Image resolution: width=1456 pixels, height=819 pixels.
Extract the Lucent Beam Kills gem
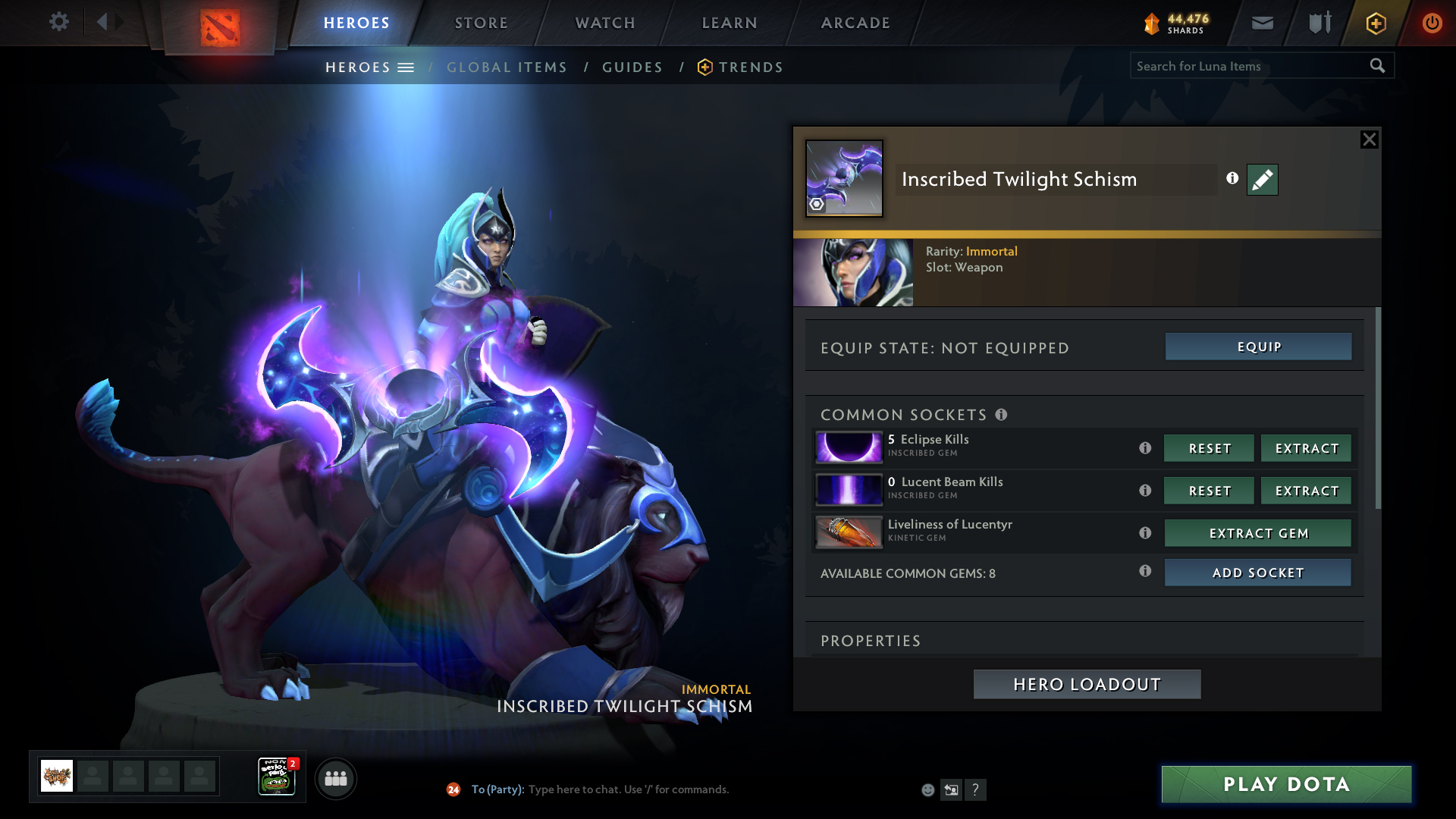(x=1306, y=491)
